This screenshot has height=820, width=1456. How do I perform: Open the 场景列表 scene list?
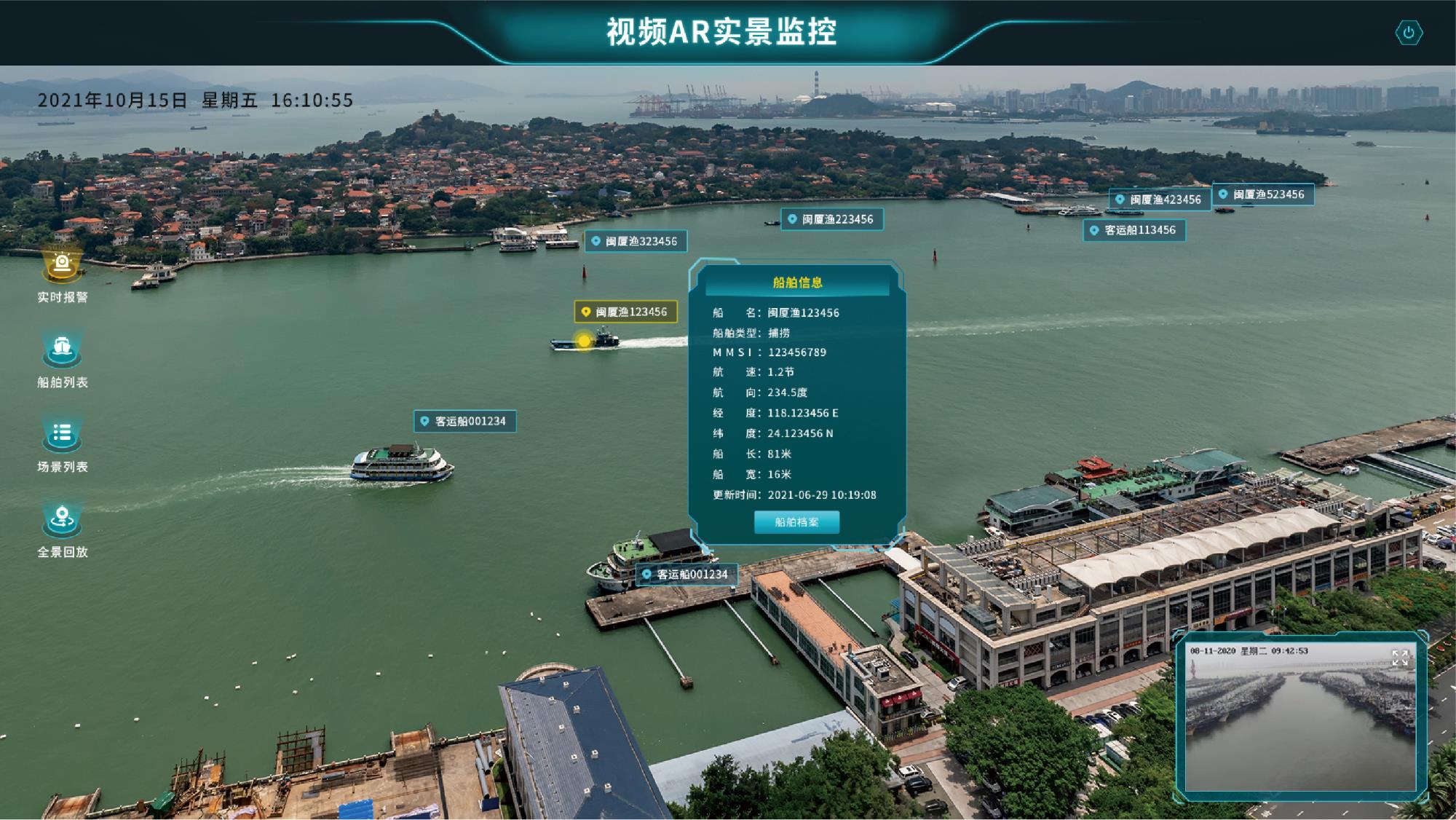click(63, 435)
